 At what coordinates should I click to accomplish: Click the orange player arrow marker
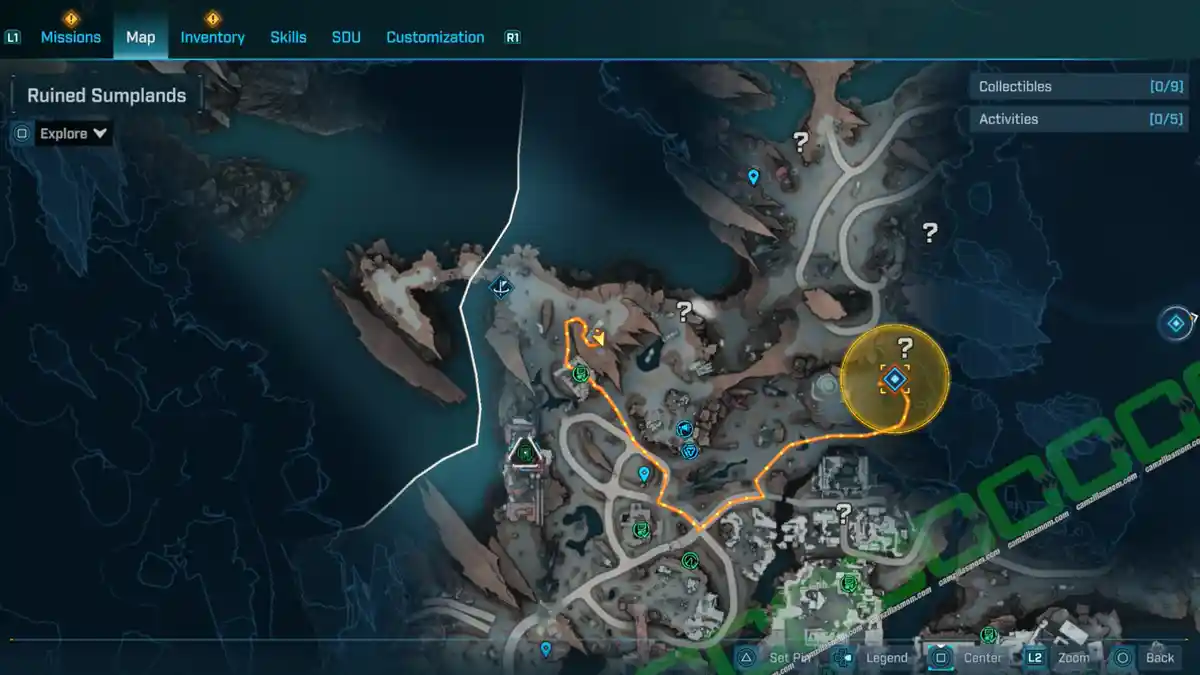click(597, 337)
